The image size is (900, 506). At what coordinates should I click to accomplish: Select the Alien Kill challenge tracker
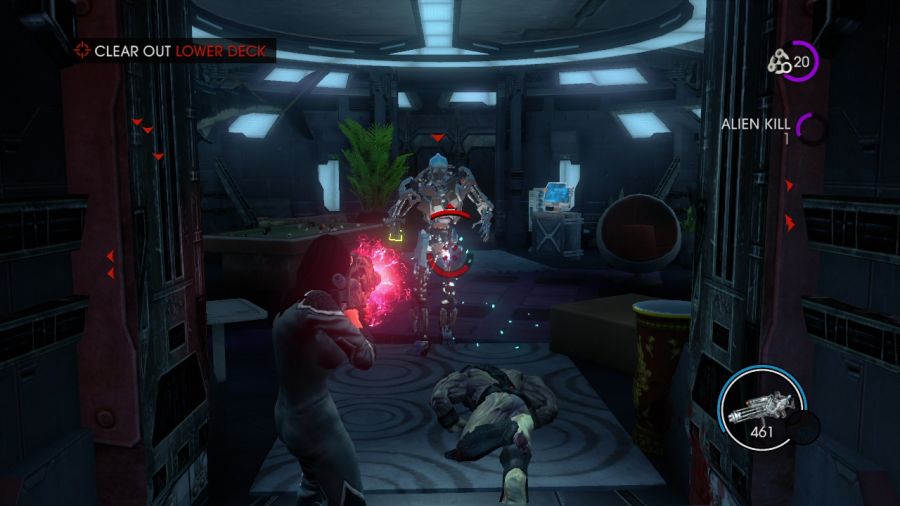[757, 124]
